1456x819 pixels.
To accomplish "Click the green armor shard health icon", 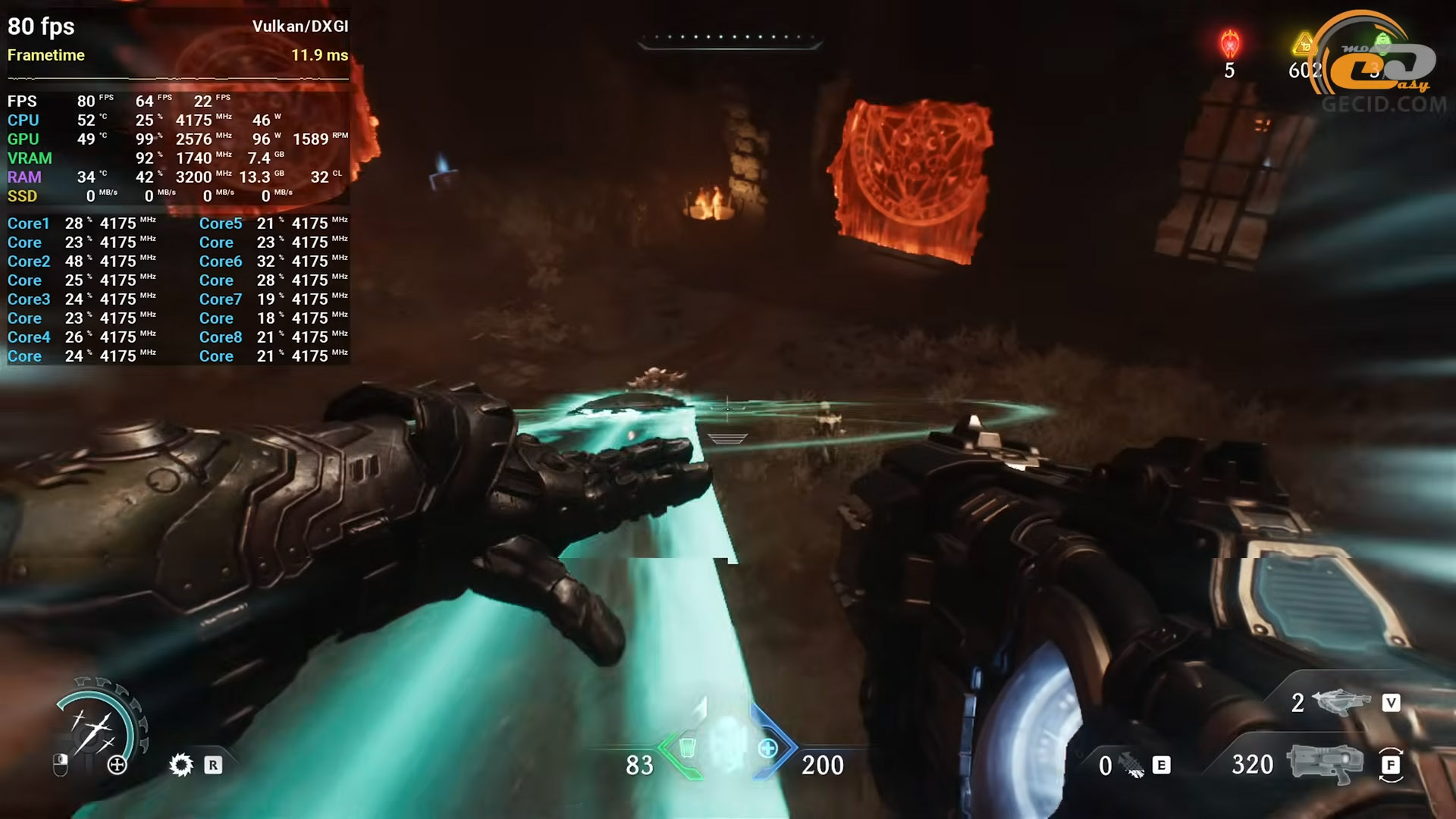I will (x=687, y=748).
